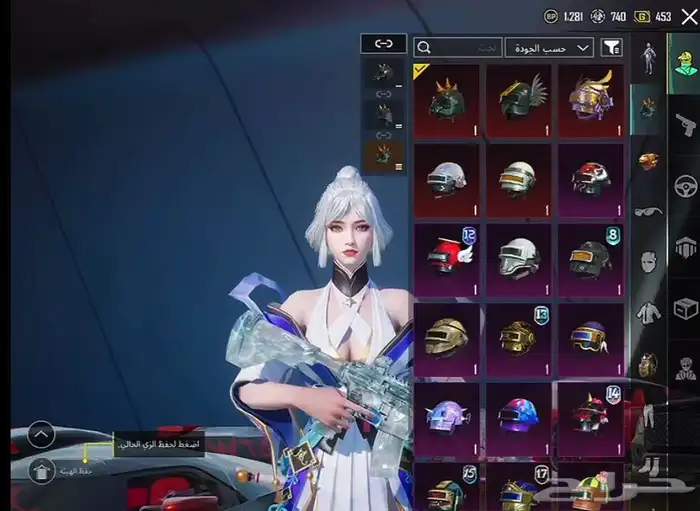Open the filter funnel button
Viewport: 700px width, 511px height.
(x=612, y=47)
